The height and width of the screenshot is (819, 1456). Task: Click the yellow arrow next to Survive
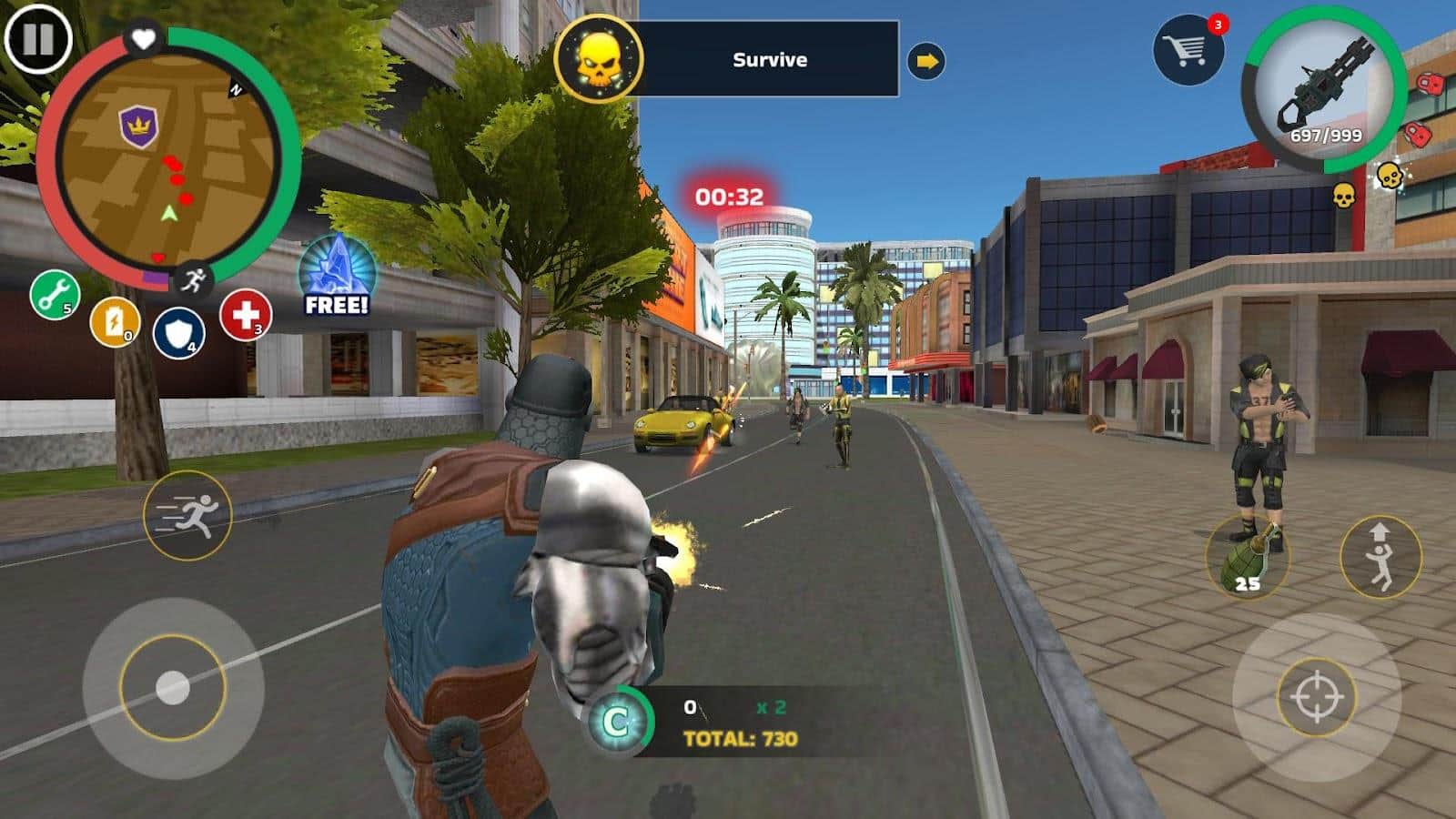(926, 62)
